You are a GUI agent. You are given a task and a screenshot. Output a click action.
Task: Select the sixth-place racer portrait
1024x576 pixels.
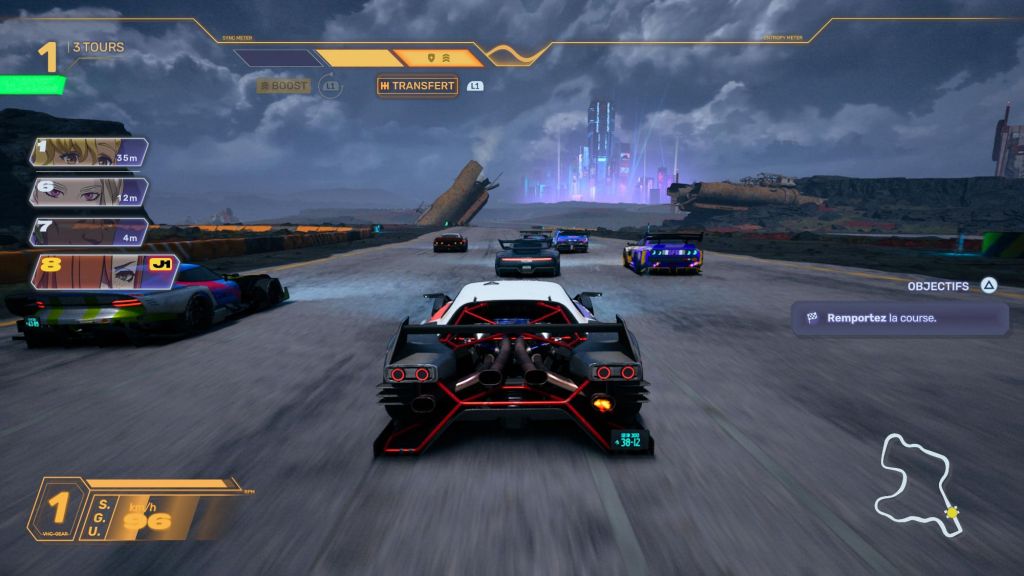[89, 192]
